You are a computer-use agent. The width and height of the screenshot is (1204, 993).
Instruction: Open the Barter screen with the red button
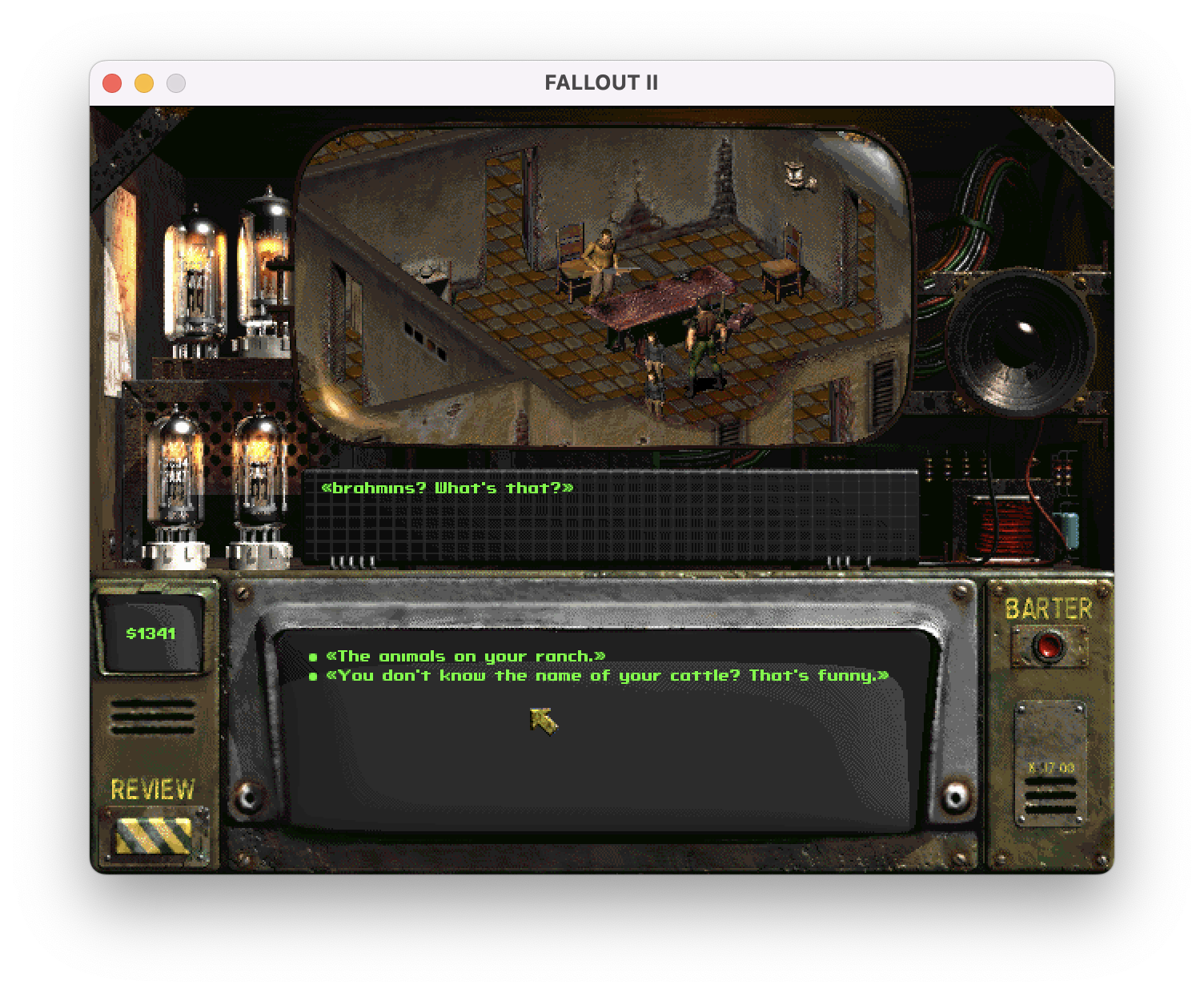point(1048,646)
